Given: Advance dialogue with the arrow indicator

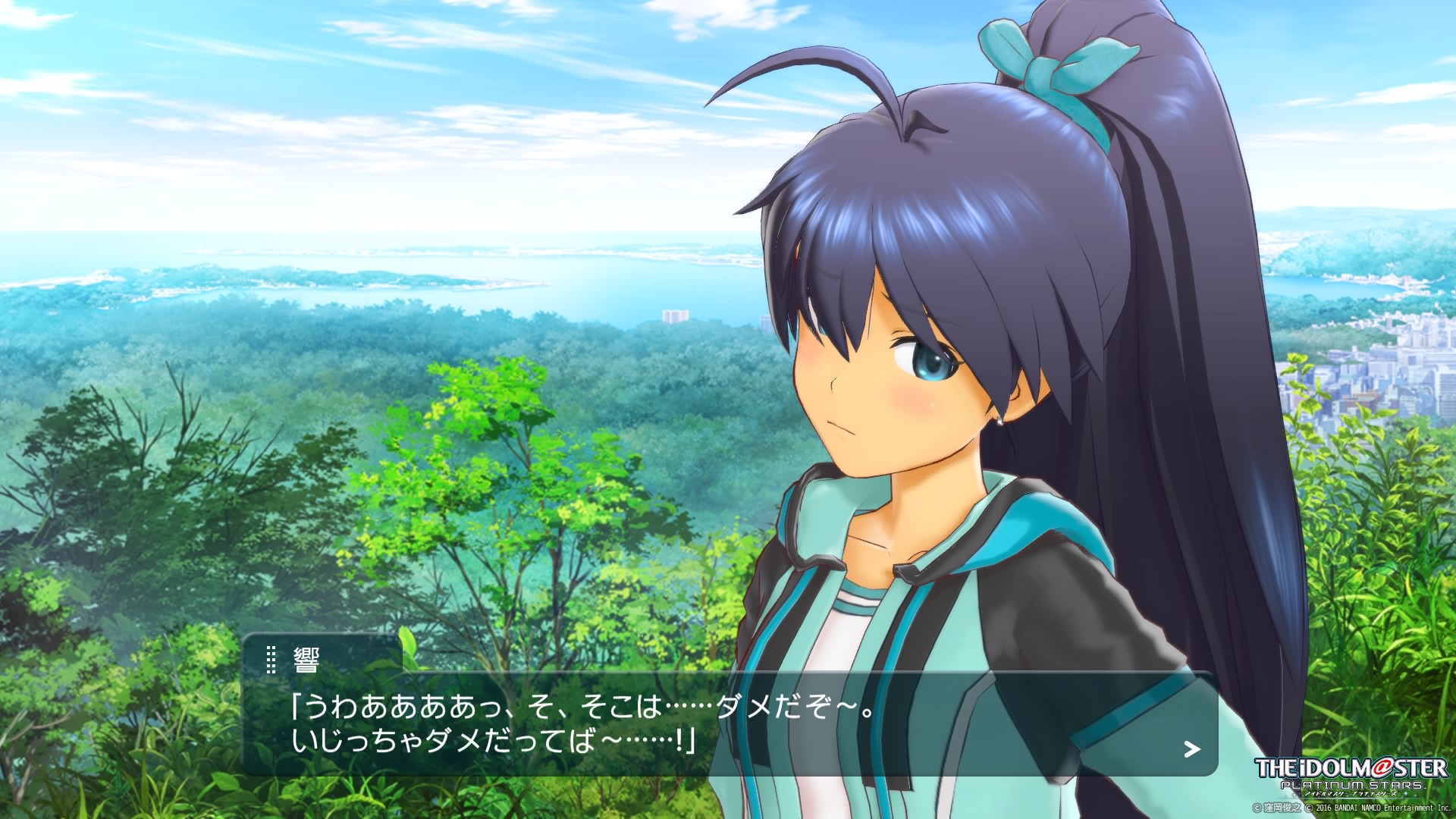Looking at the screenshot, I should click(1192, 750).
